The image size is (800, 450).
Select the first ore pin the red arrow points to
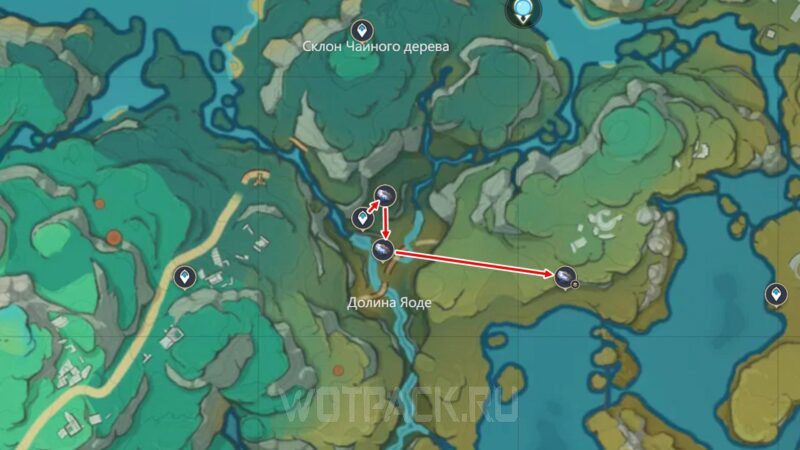385,195
